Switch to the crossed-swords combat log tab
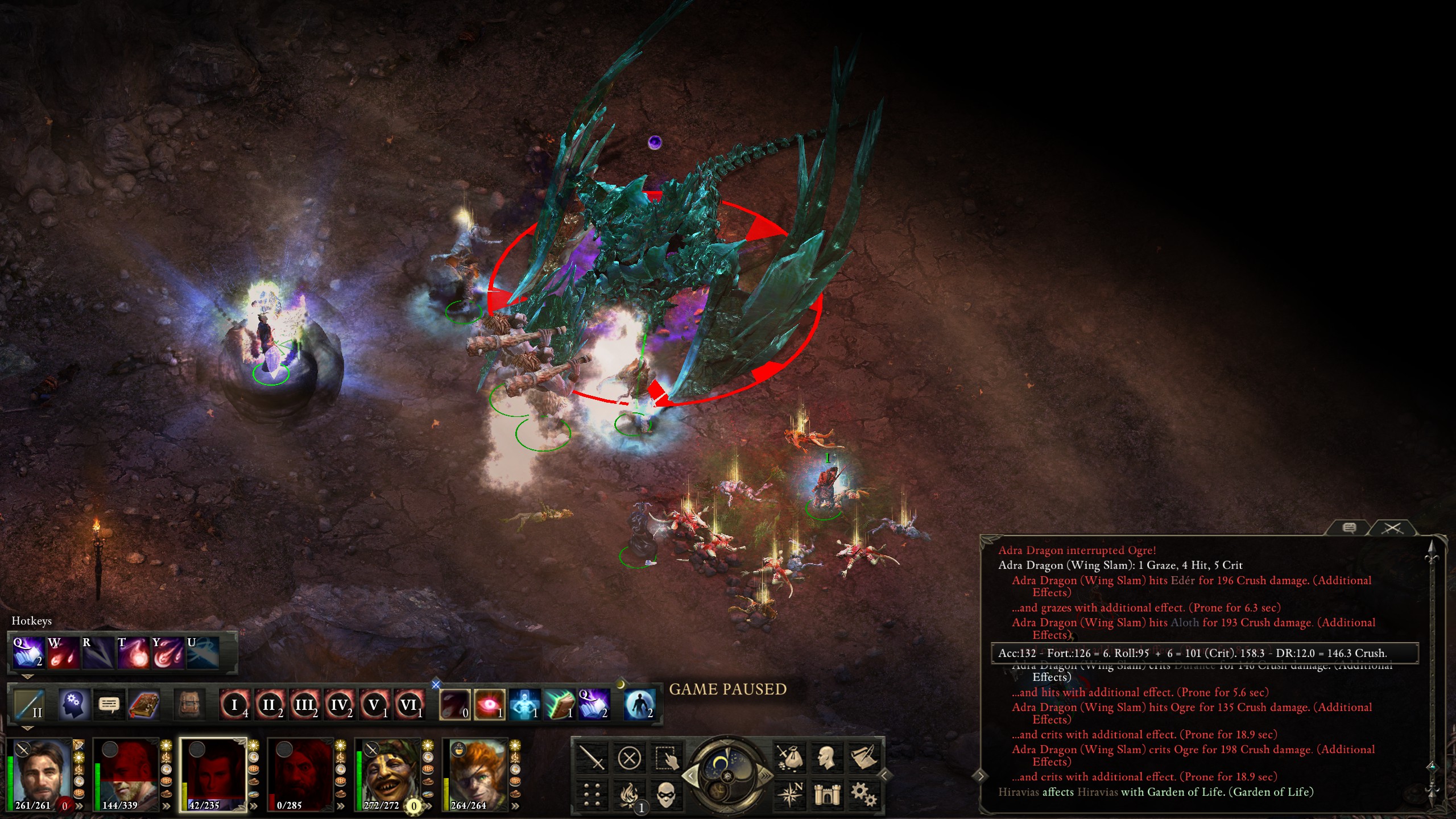 pyautogui.click(x=1392, y=528)
